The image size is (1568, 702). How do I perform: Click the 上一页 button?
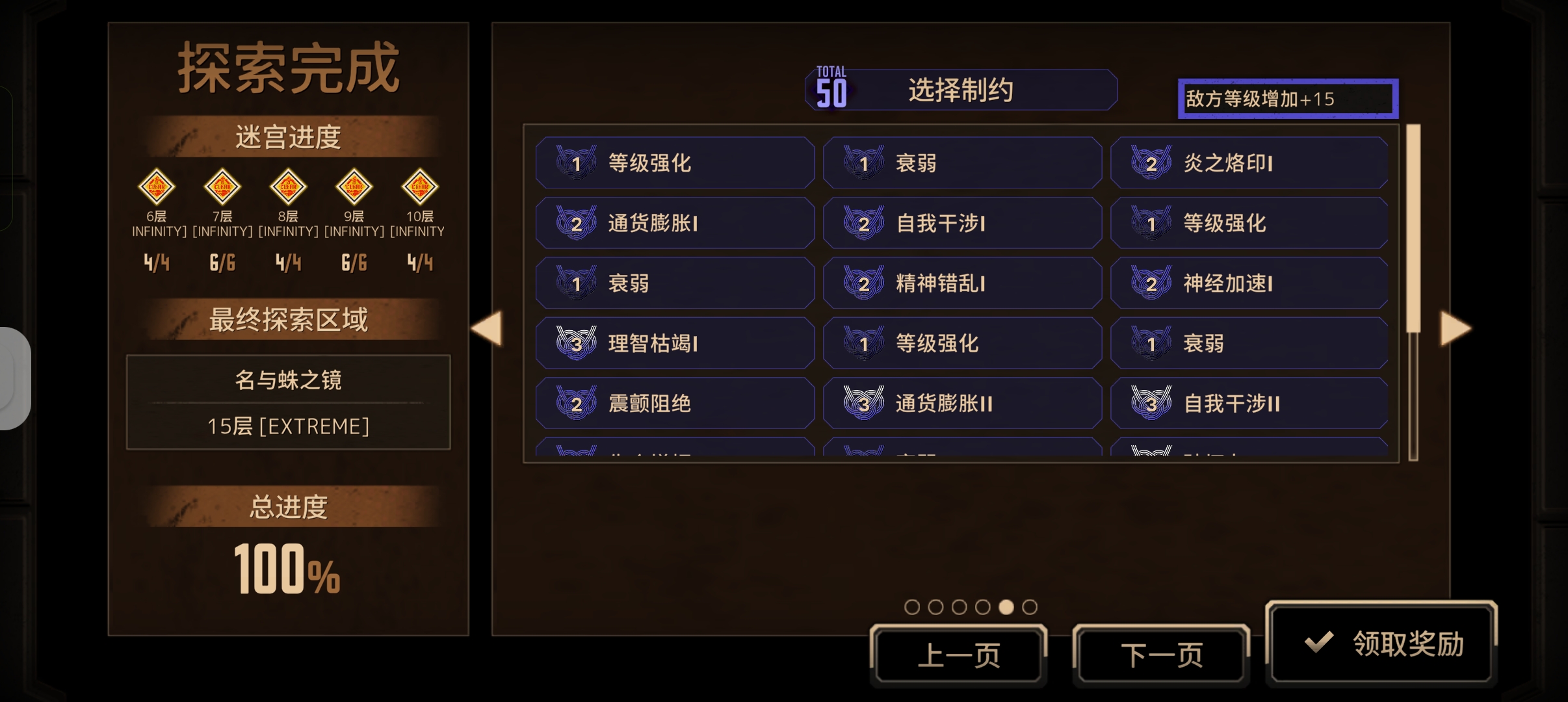(x=960, y=655)
